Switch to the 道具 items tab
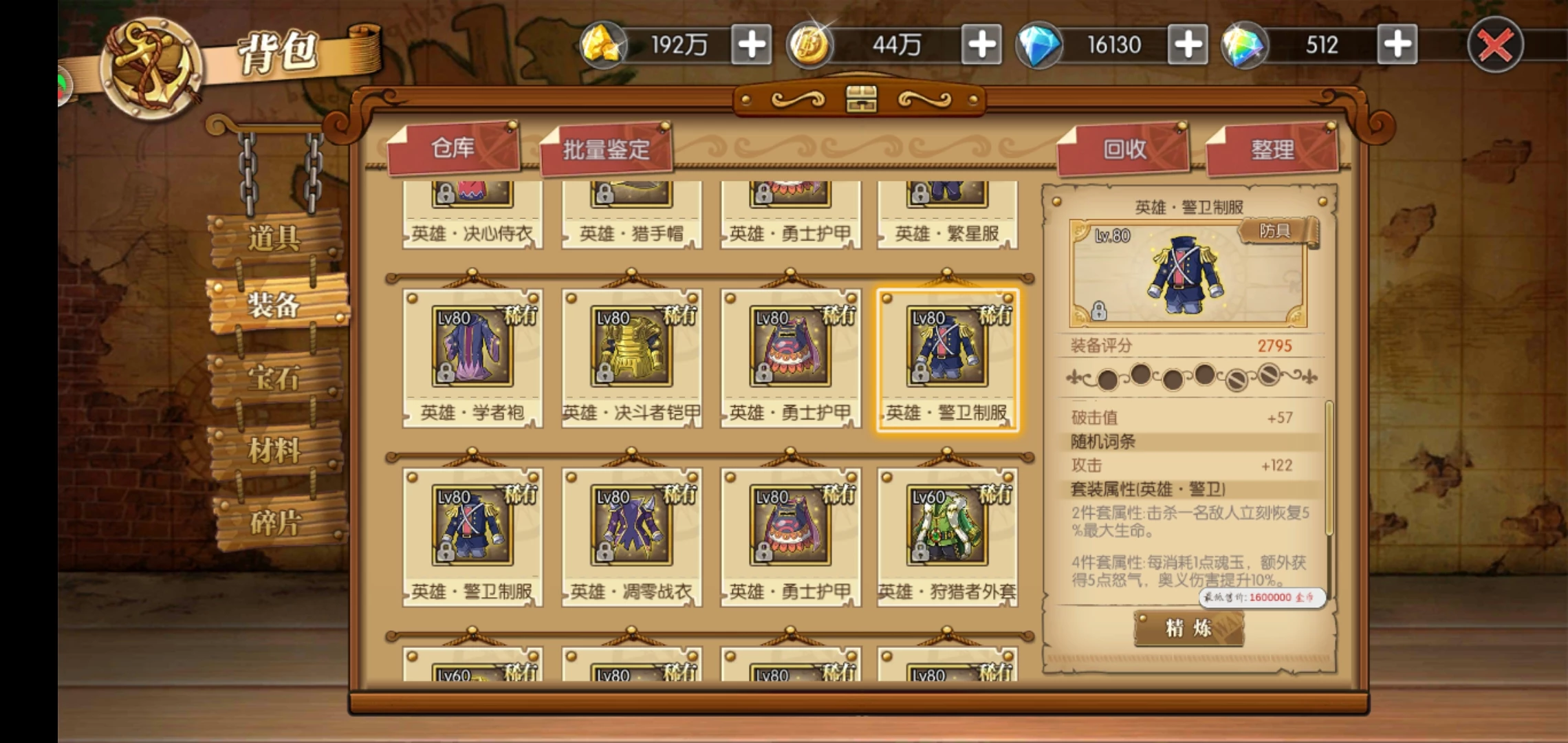1568x743 pixels. coord(274,238)
